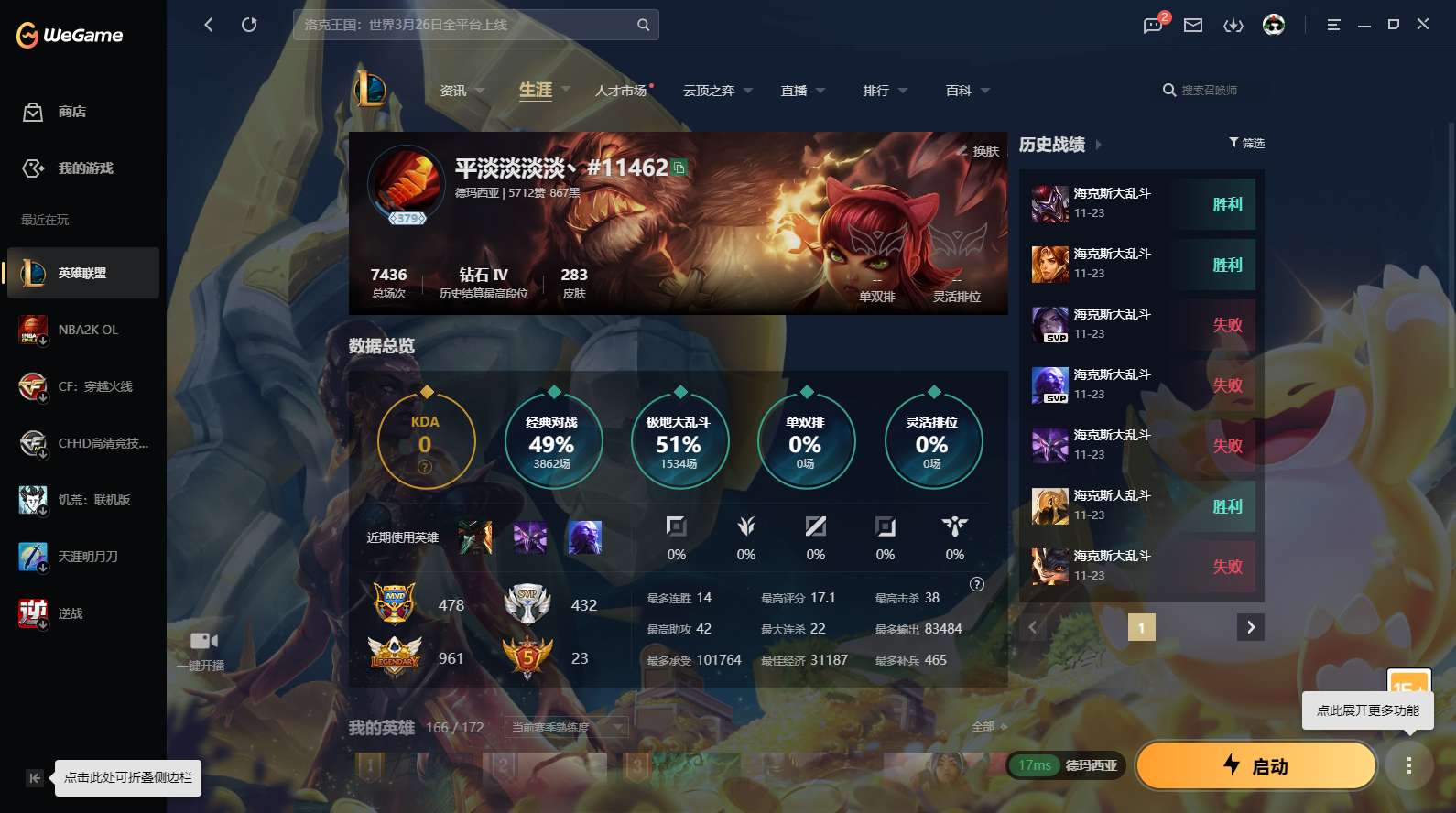The image size is (1456, 813).
Task: Open the 当前赛季熟练度 dropdown
Action: click(565, 727)
